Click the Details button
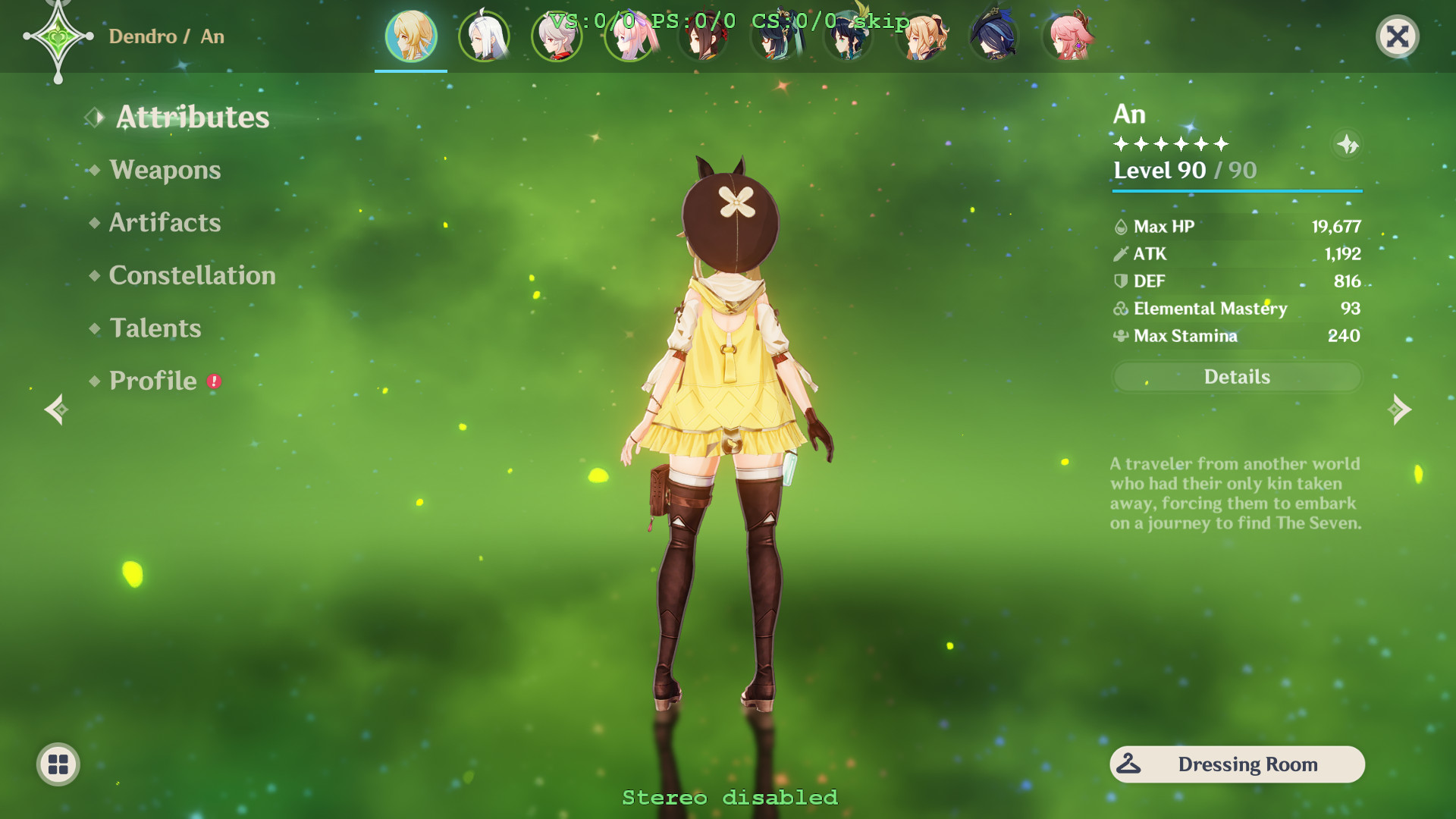 pos(1237,377)
